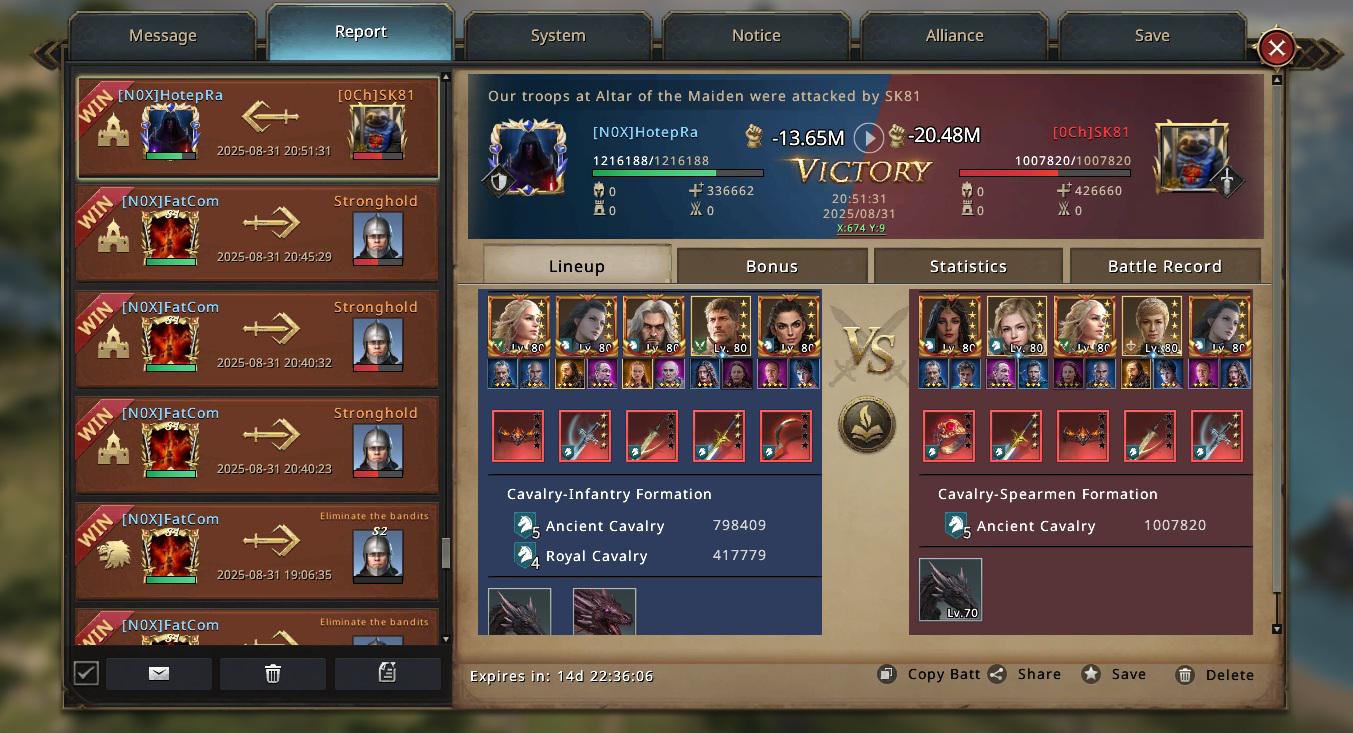Play the battle replay

click(x=868, y=138)
